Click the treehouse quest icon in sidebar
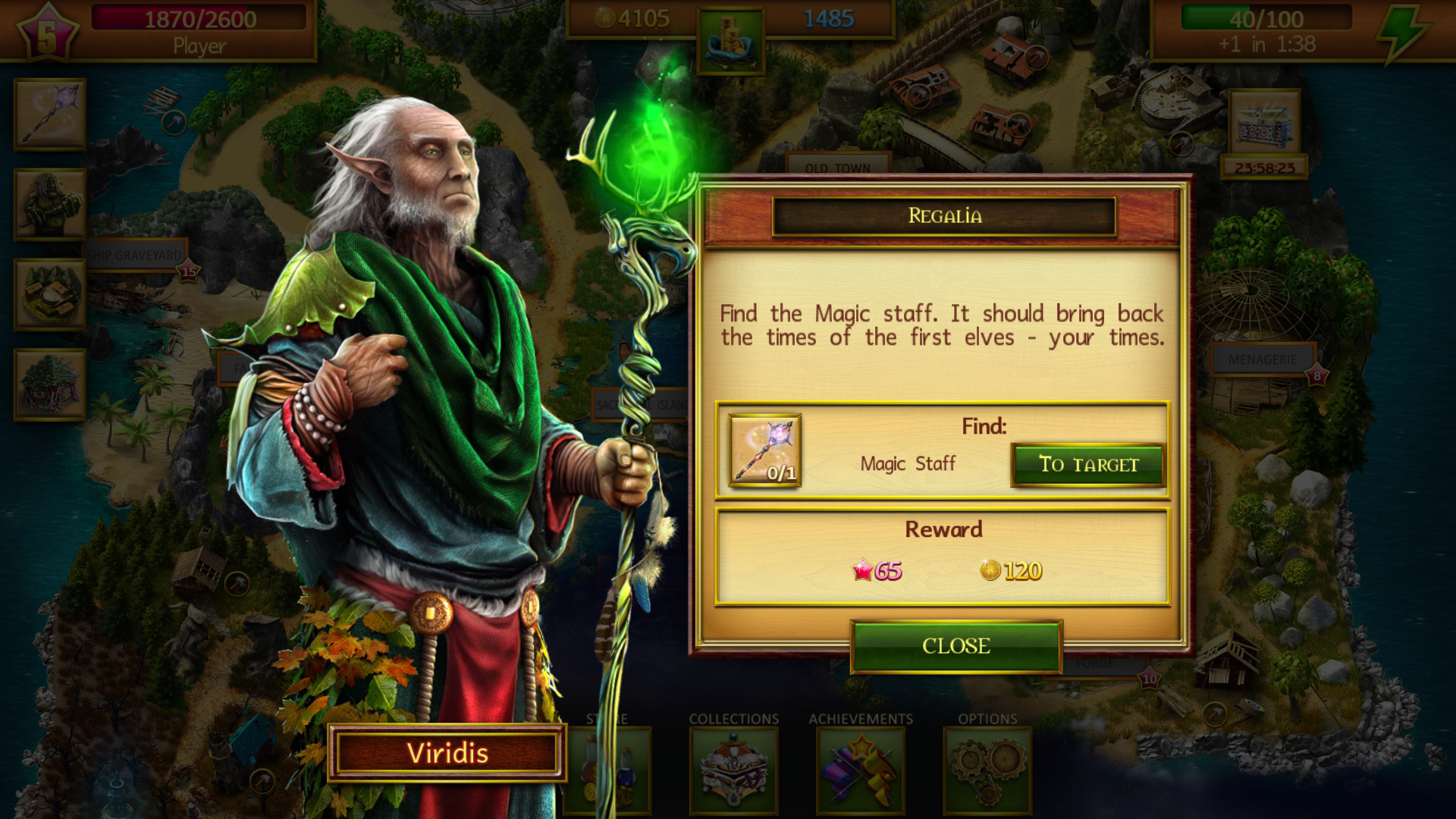1456x819 pixels. pos(49,383)
